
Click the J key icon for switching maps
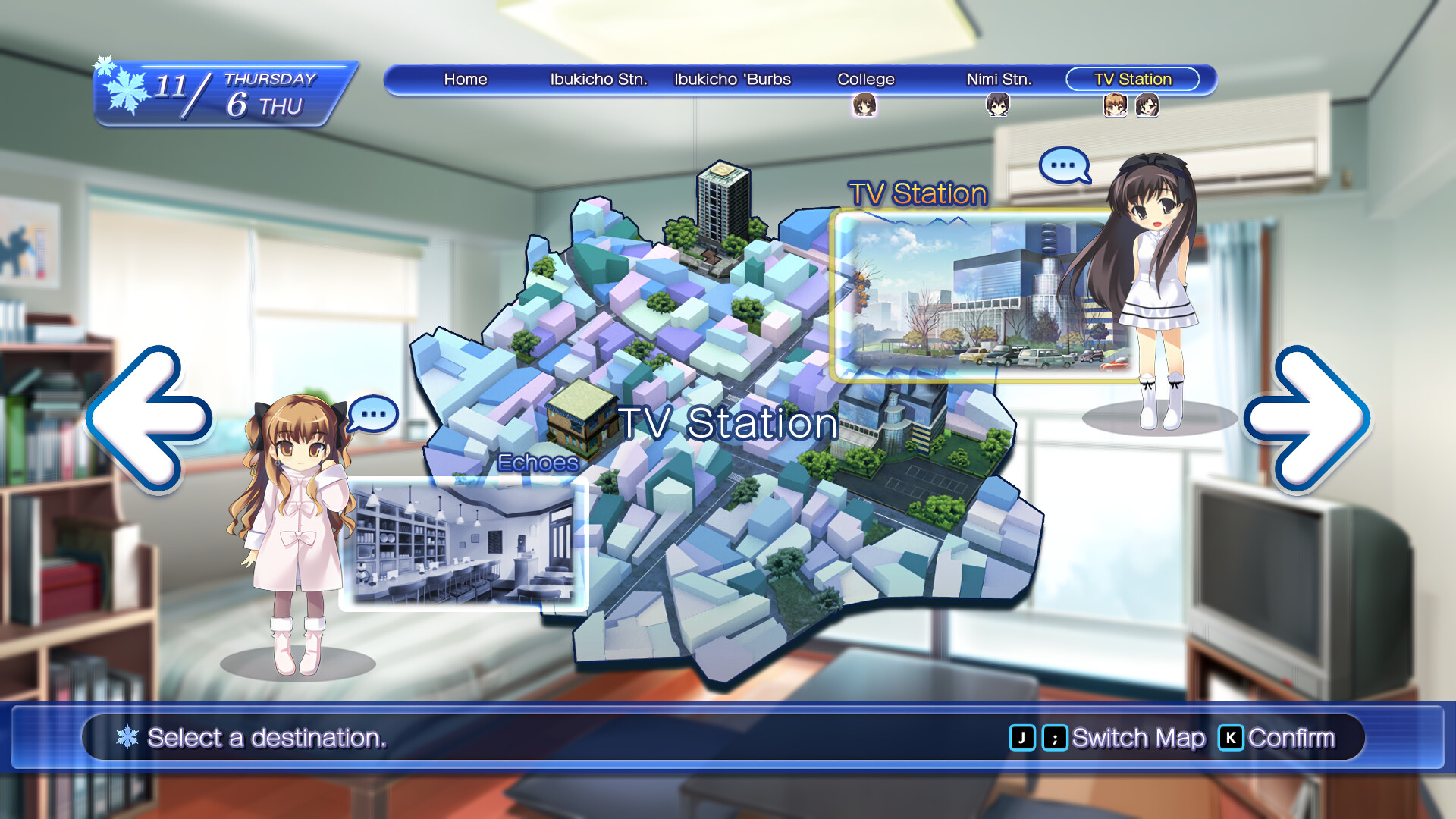(1023, 736)
